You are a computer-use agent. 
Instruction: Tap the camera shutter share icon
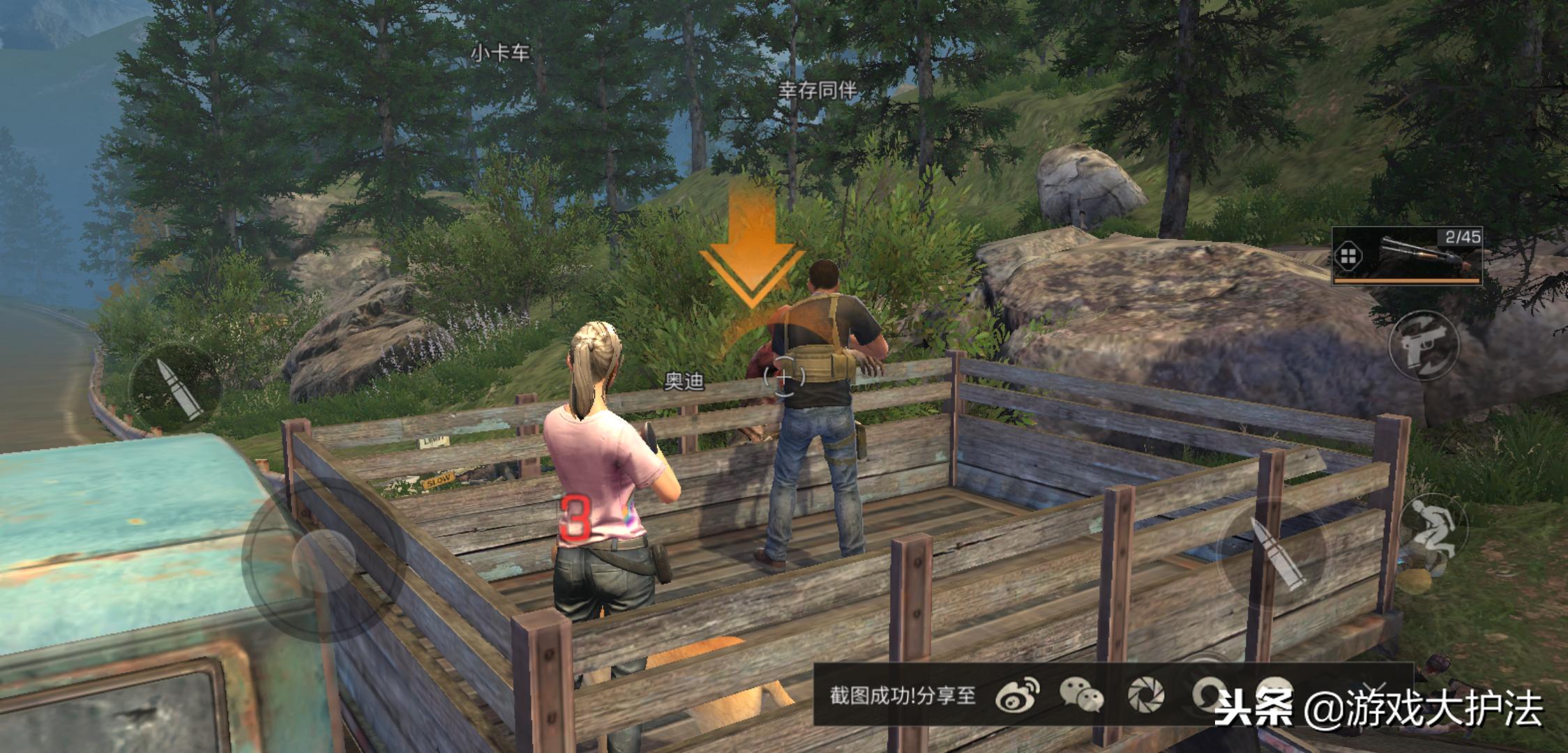[x=1146, y=695]
